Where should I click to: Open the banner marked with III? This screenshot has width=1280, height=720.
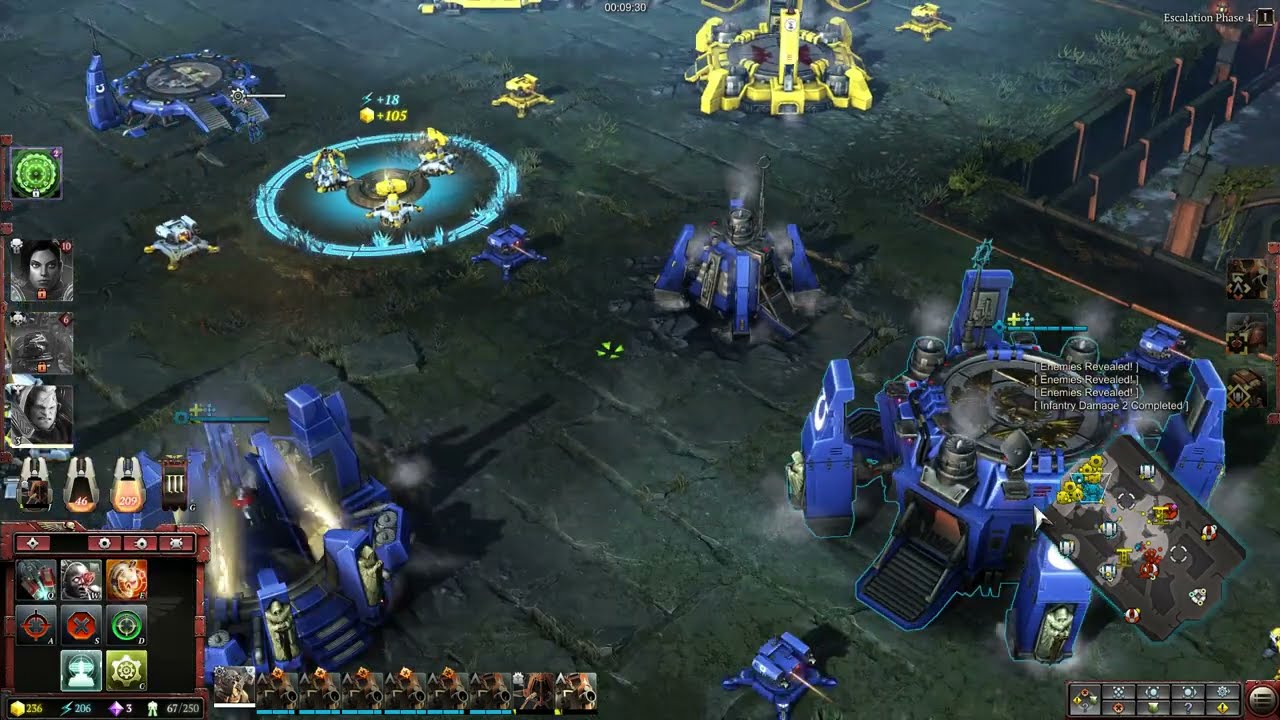coord(174,484)
